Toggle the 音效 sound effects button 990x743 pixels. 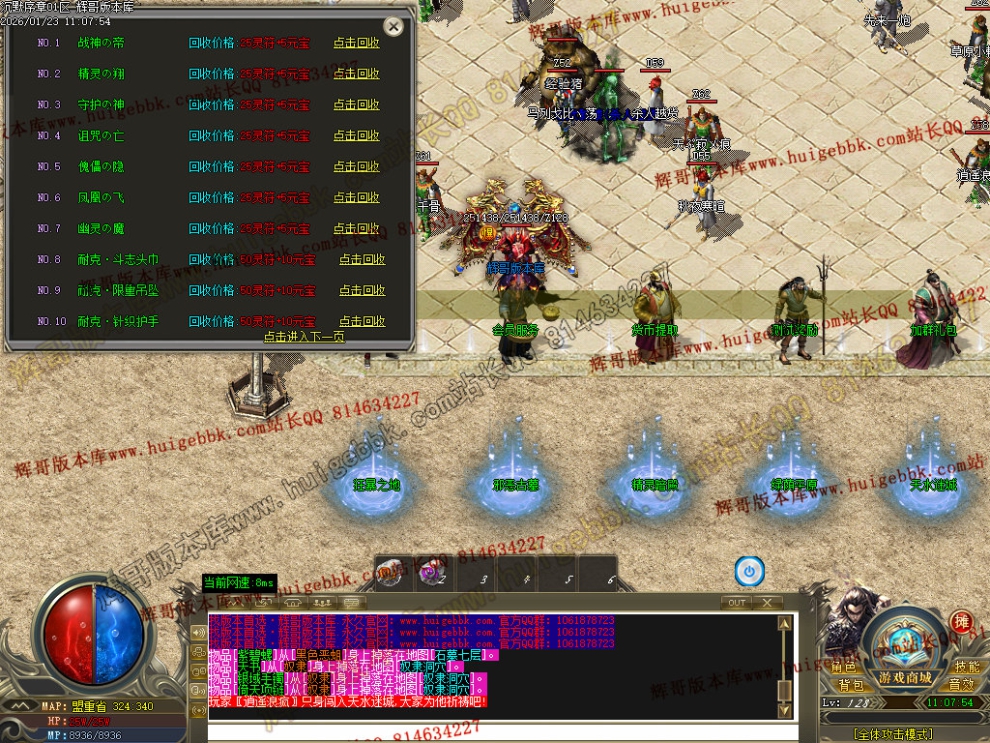click(x=962, y=685)
